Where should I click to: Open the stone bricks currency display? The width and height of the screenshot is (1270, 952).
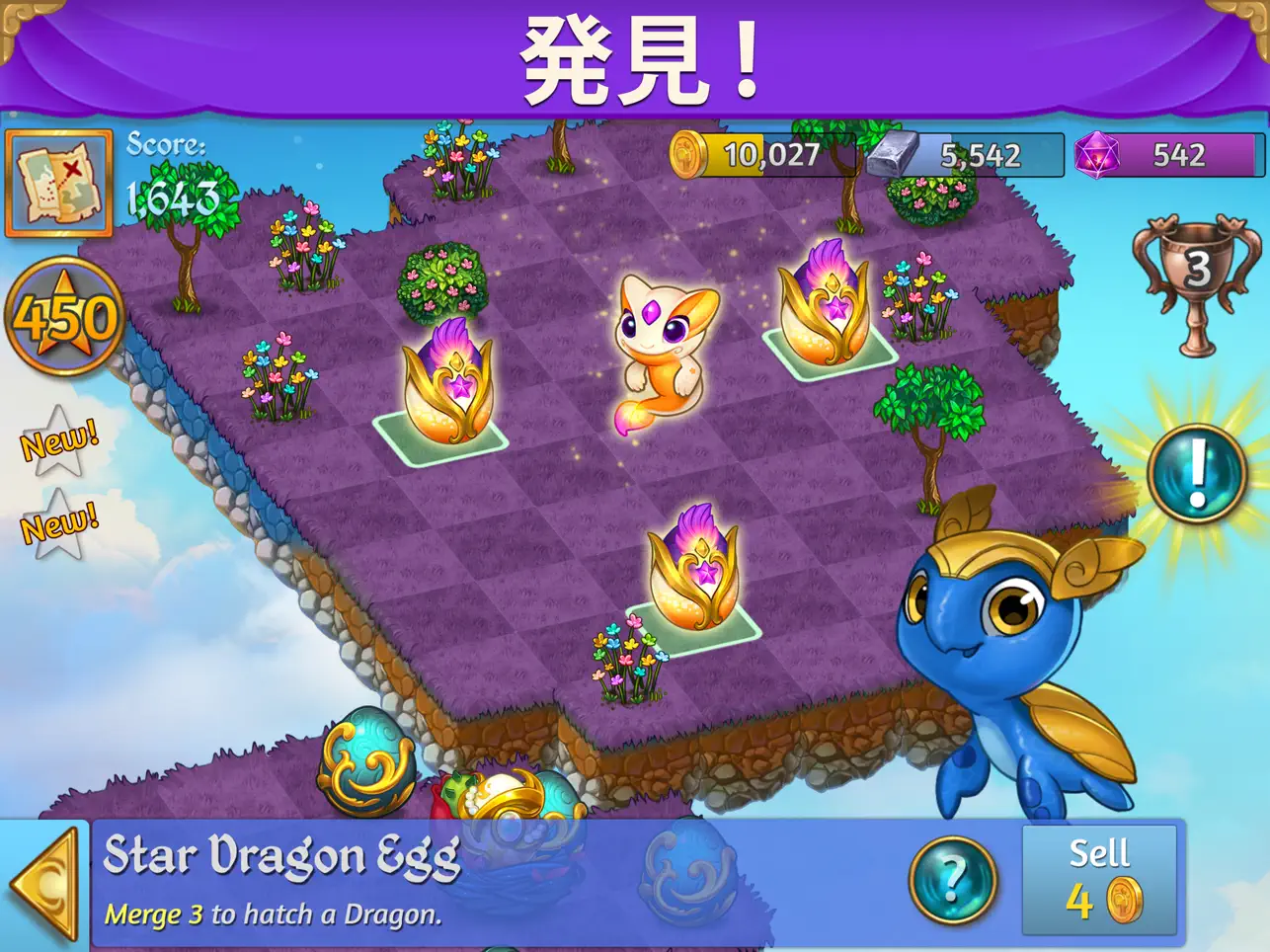[963, 154]
